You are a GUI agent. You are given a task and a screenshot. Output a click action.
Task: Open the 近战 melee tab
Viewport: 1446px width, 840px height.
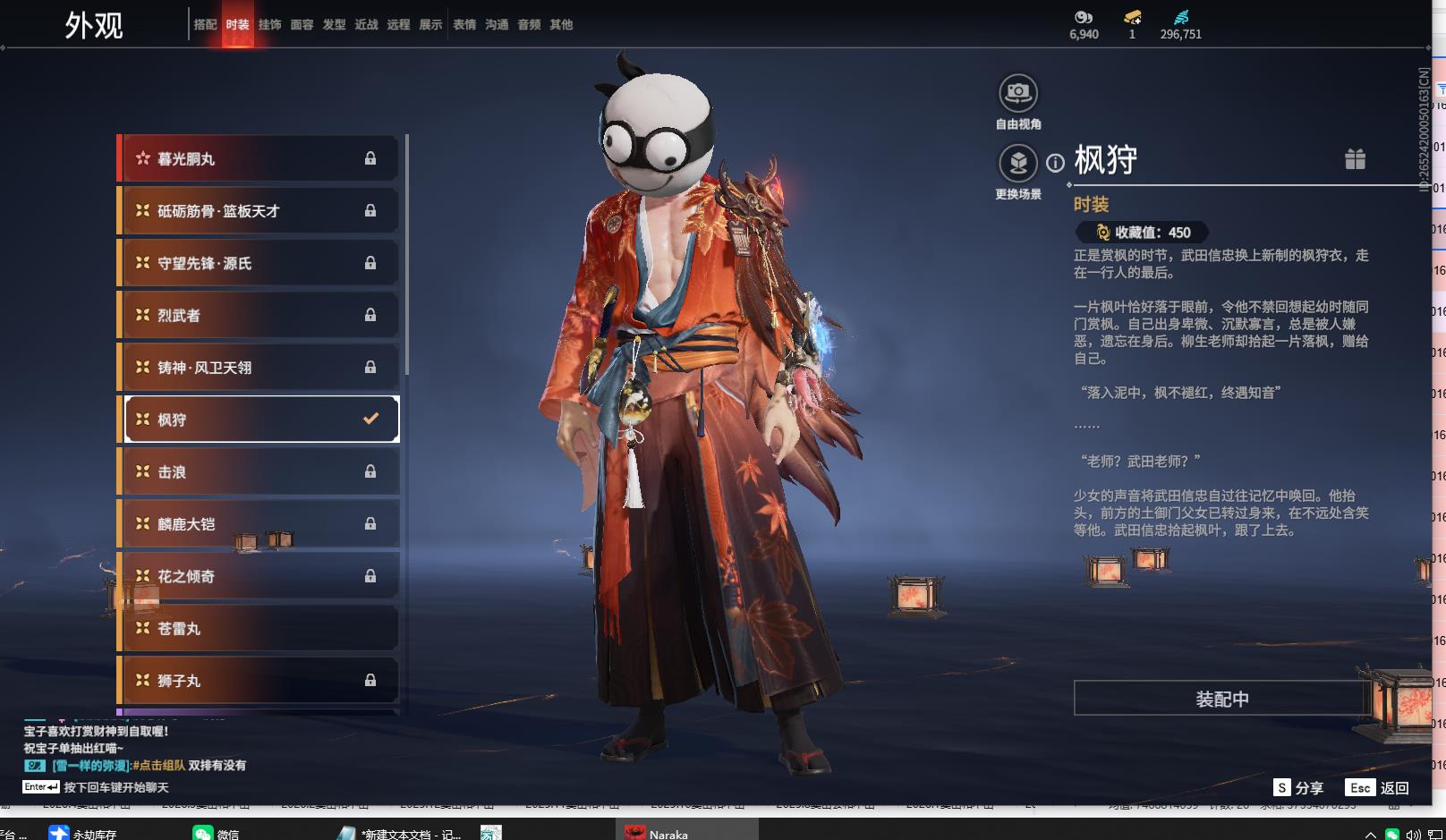coord(366,25)
